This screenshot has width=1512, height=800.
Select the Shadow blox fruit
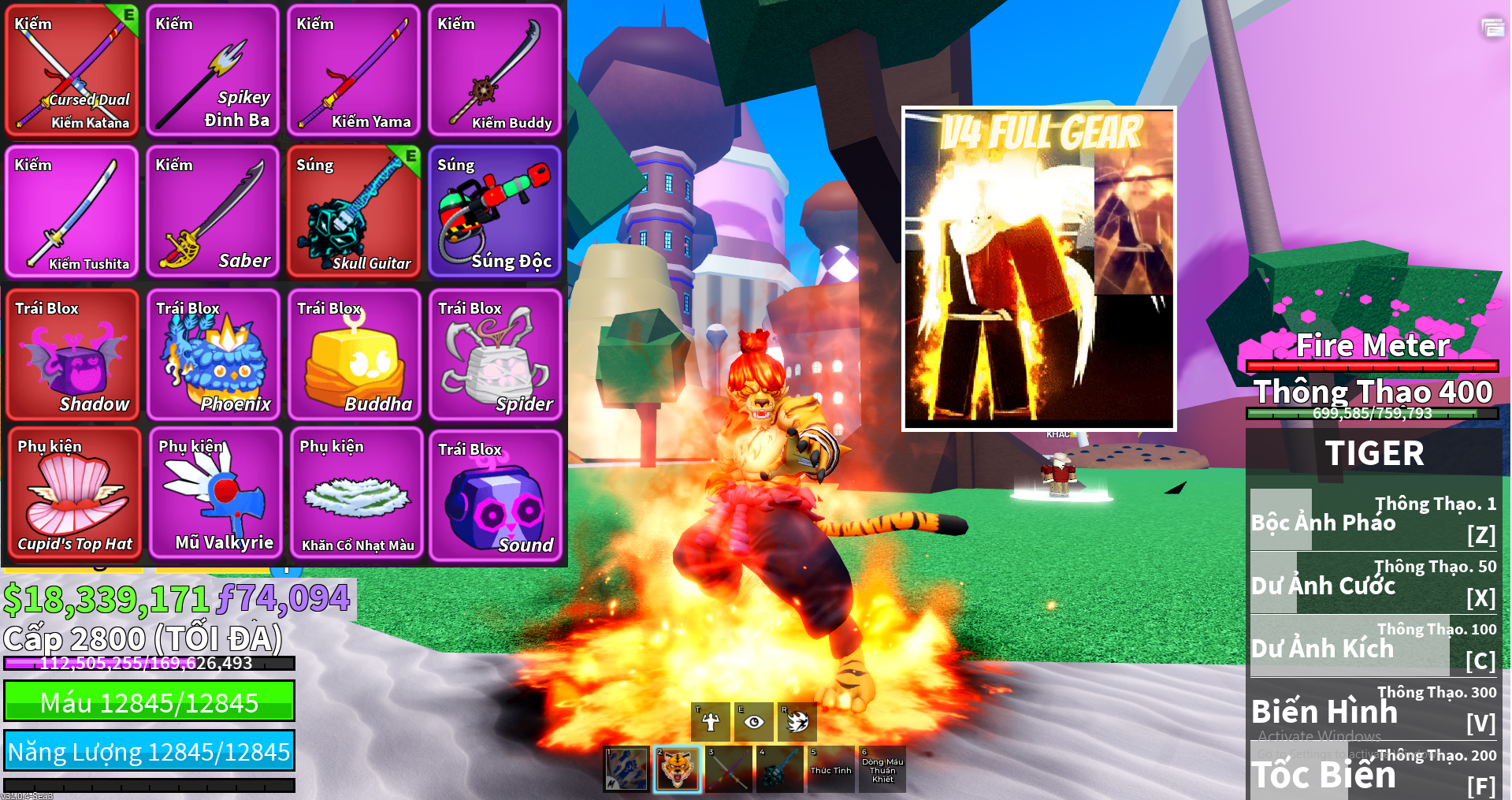click(x=72, y=355)
